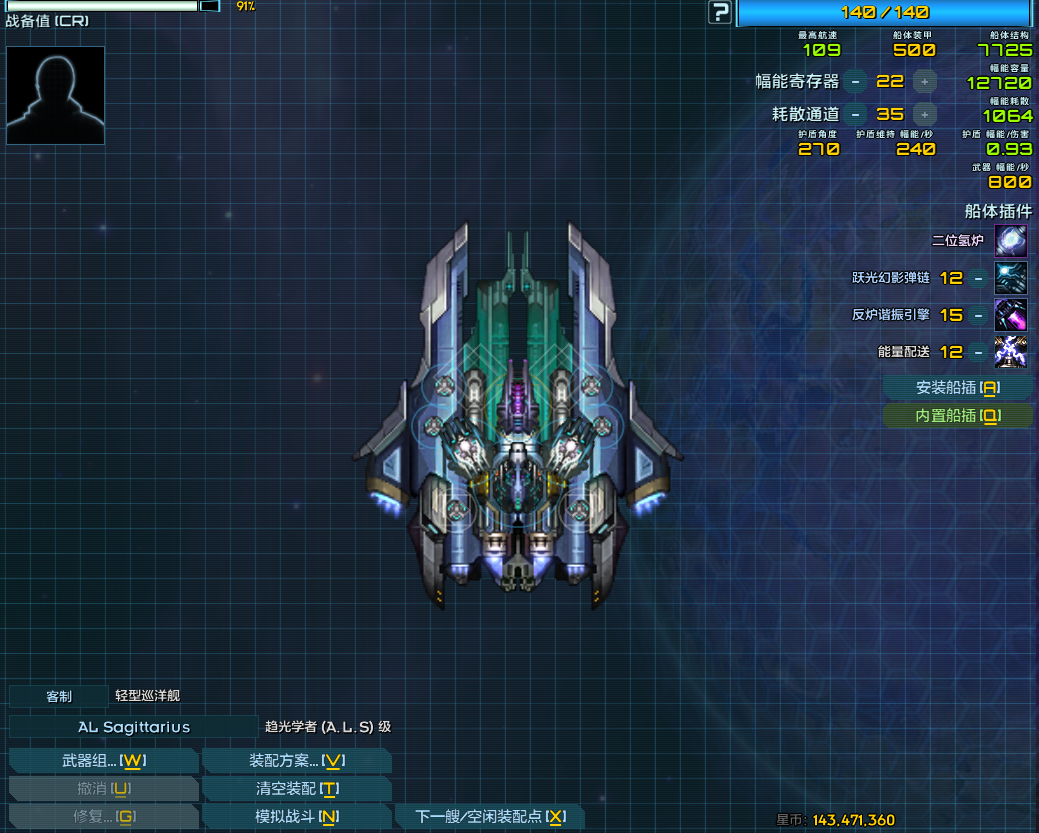This screenshot has height=833, width=1039.
Task: Open the 内置船插 built-in hullmods
Action: [958, 416]
